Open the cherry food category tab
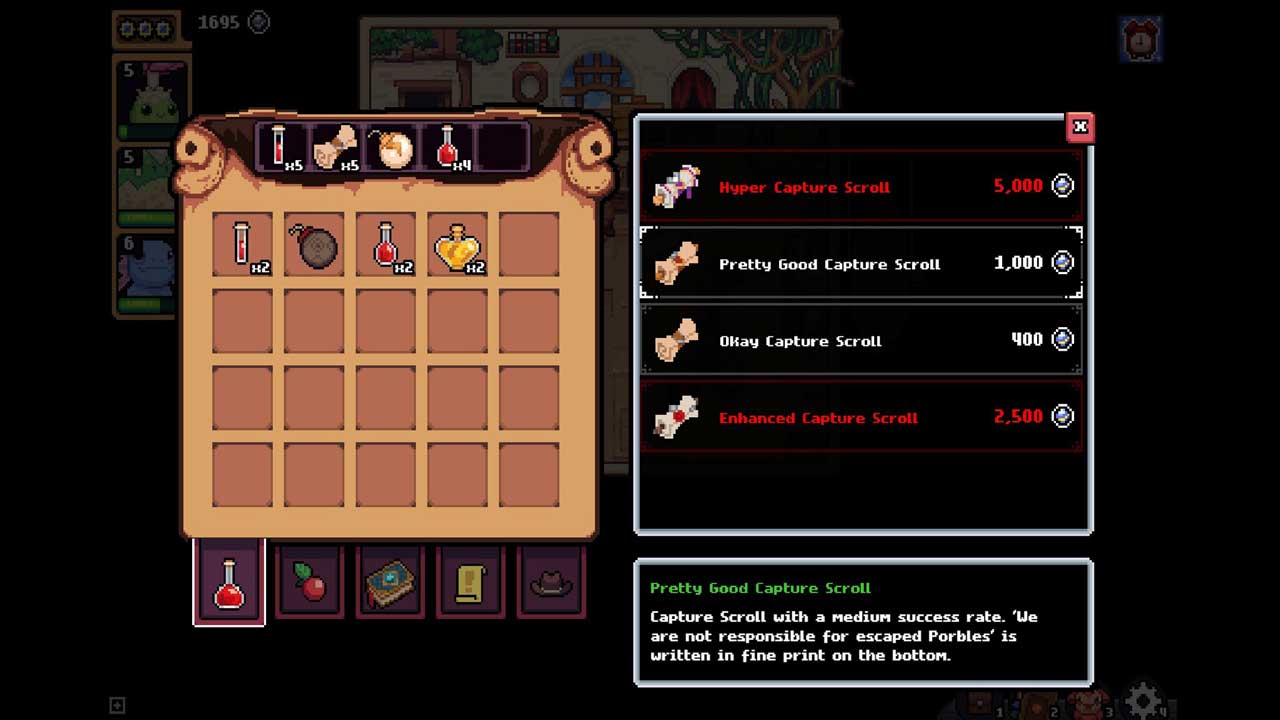This screenshot has height=720, width=1280. pyautogui.click(x=310, y=582)
